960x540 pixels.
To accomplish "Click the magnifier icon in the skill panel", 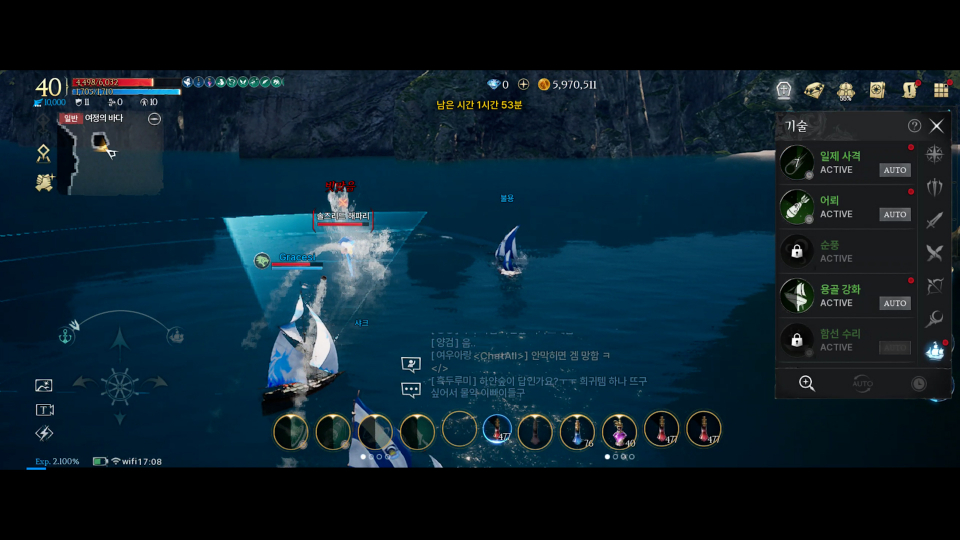I will (806, 383).
